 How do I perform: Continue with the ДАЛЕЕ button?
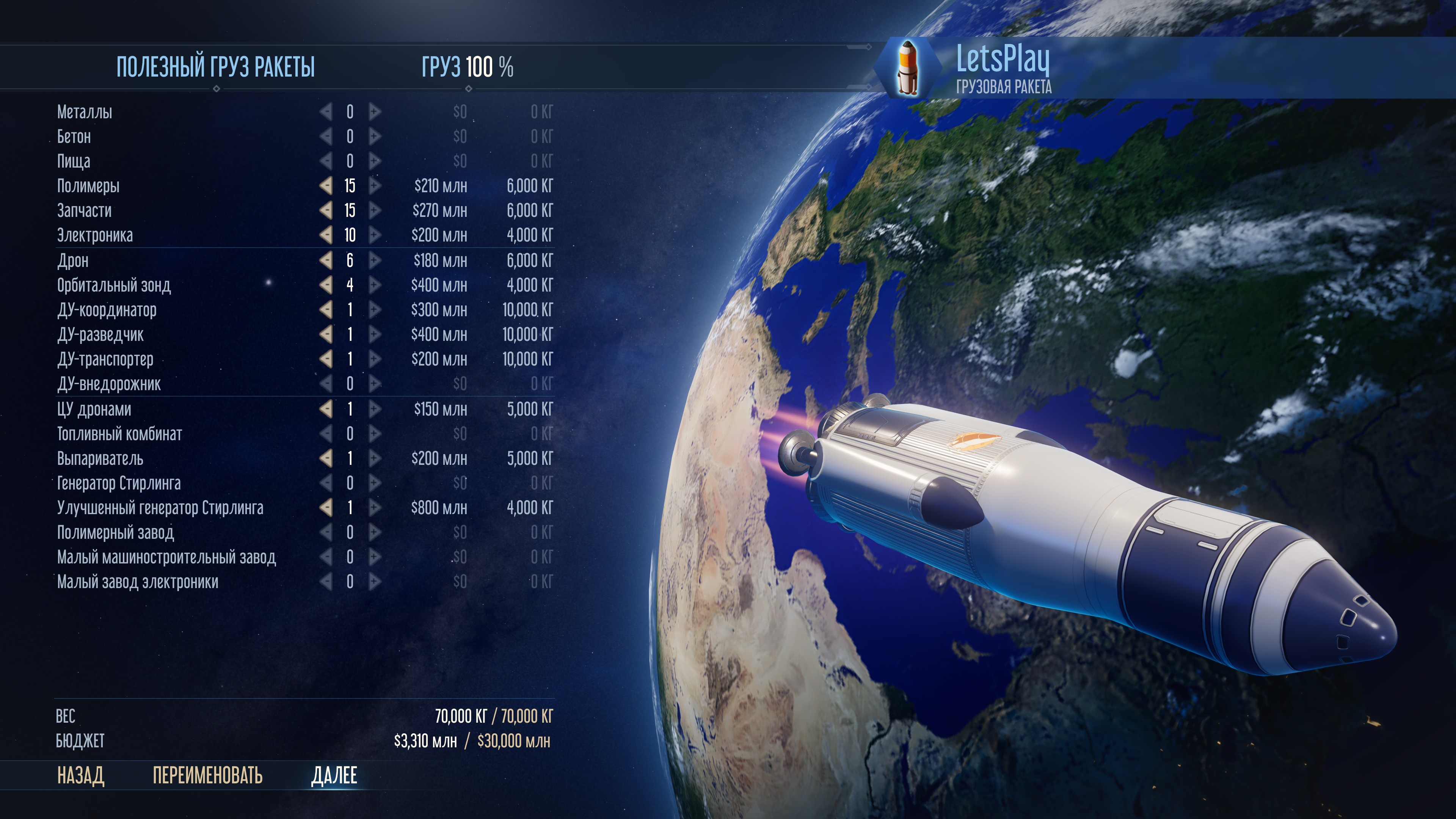[334, 775]
